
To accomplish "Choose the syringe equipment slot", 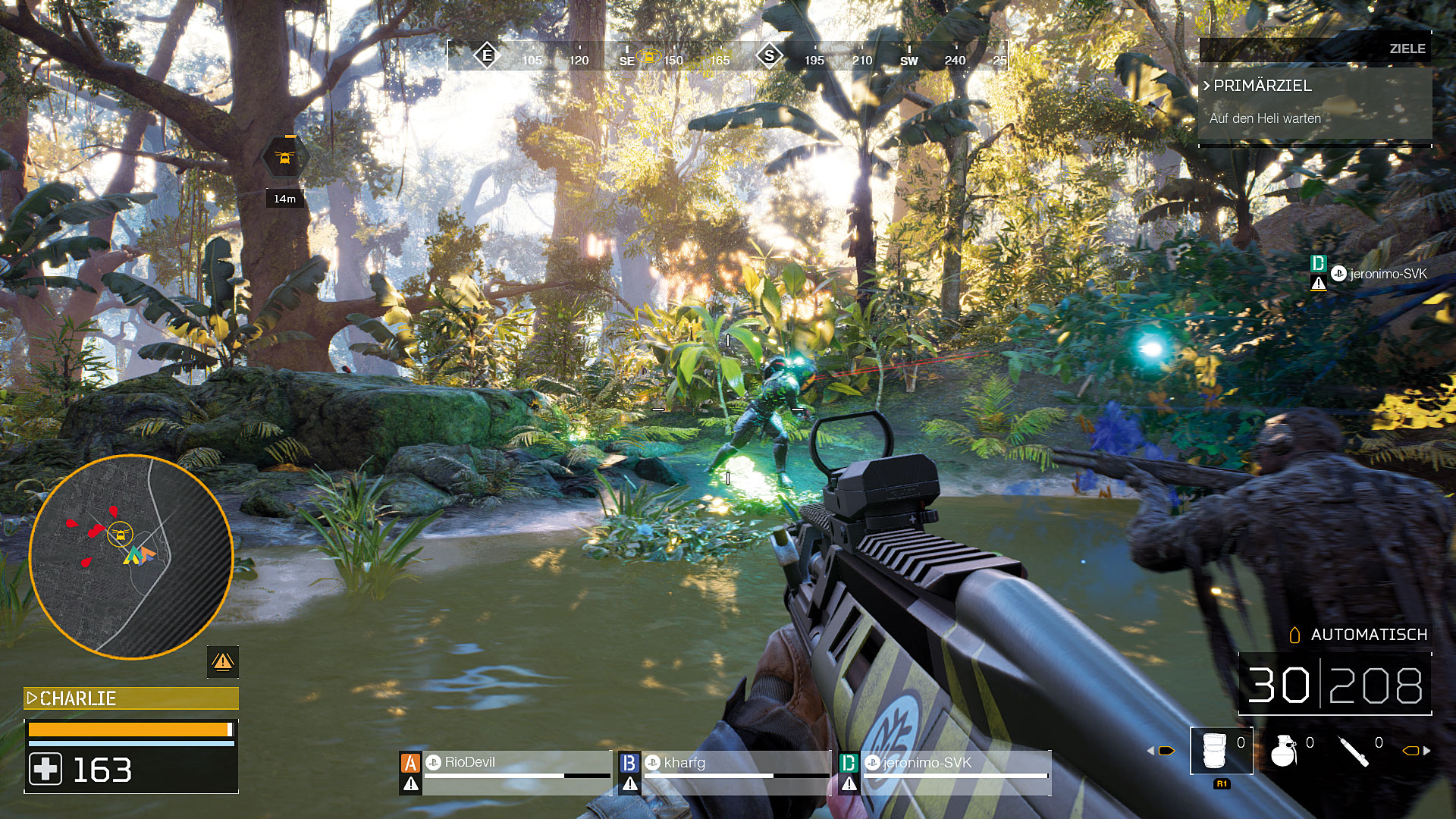I will click(1354, 751).
